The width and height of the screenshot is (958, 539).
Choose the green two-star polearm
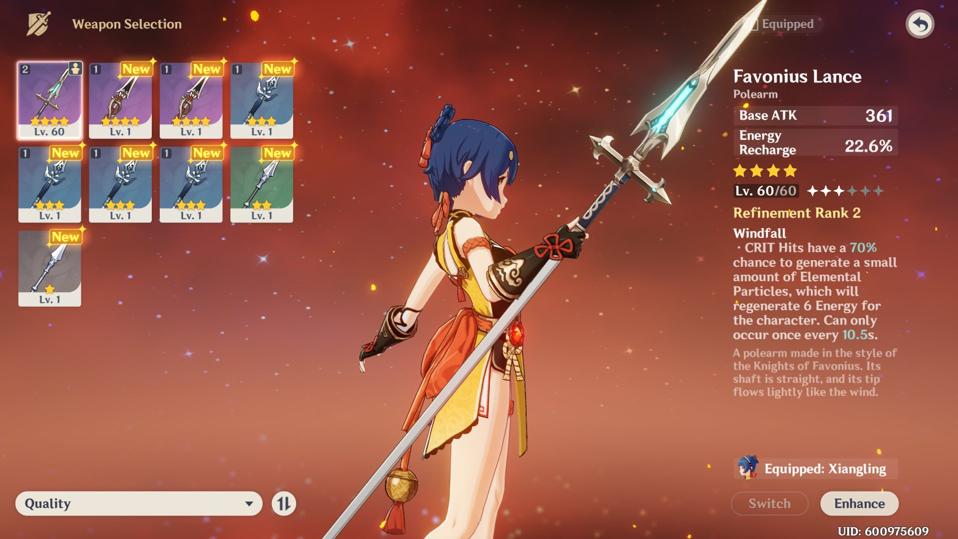262,184
